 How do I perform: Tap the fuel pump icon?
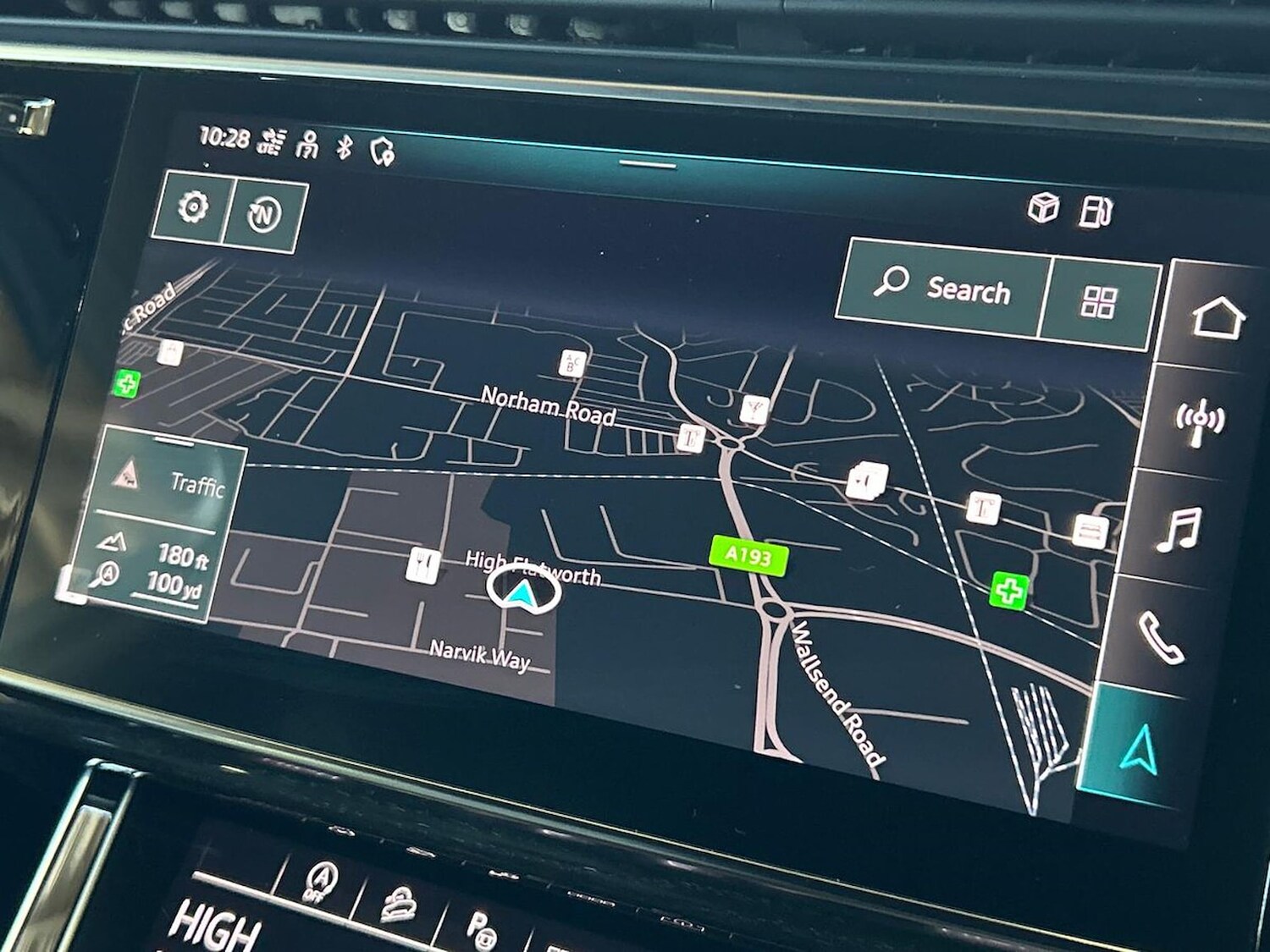(x=1095, y=212)
